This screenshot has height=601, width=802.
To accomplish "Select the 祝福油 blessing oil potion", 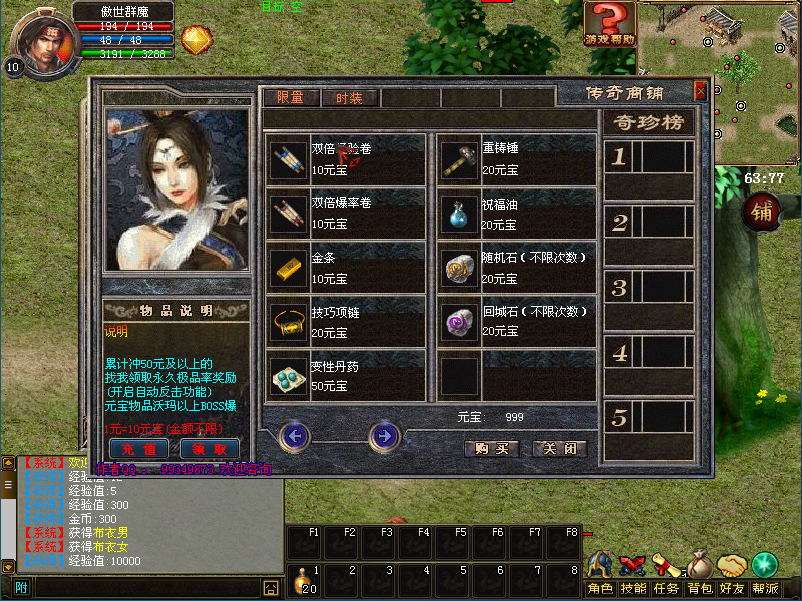I will click(x=460, y=213).
